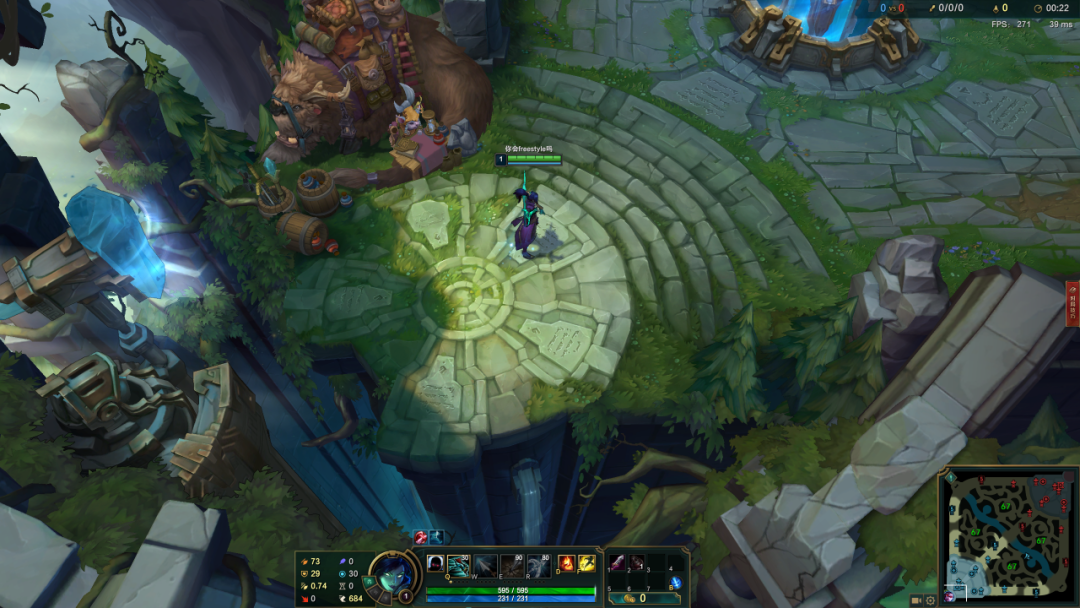Trigger the Flash summoner spell
The image size is (1080, 608).
[x=586, y=564]
